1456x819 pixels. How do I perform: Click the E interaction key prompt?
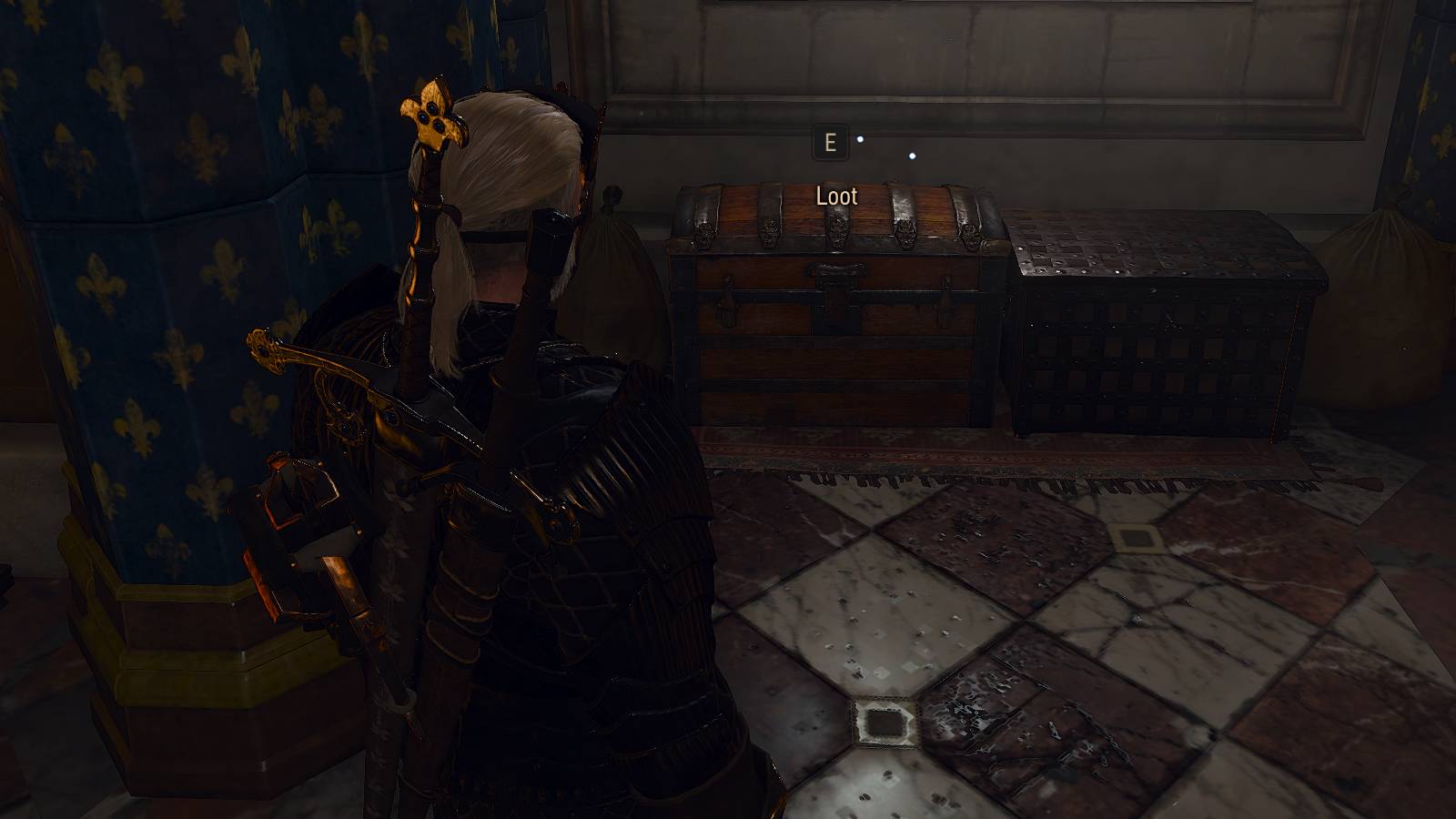point(829,142)
